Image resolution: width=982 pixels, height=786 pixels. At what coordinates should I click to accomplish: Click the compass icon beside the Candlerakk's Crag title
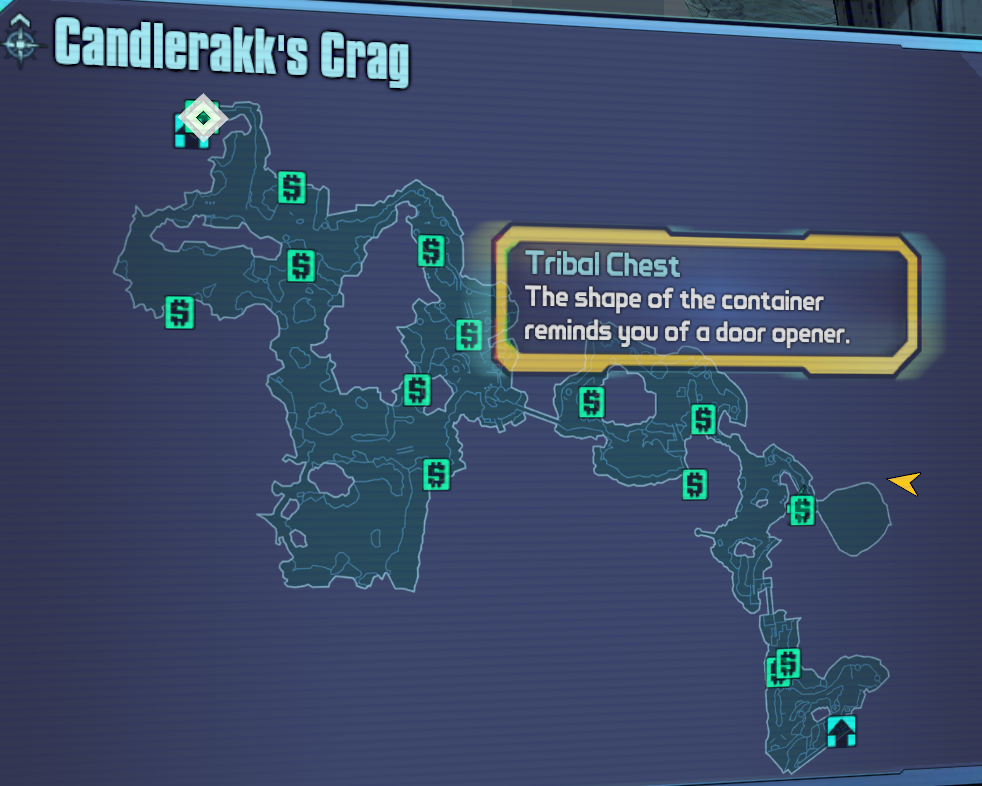point(21,43)
